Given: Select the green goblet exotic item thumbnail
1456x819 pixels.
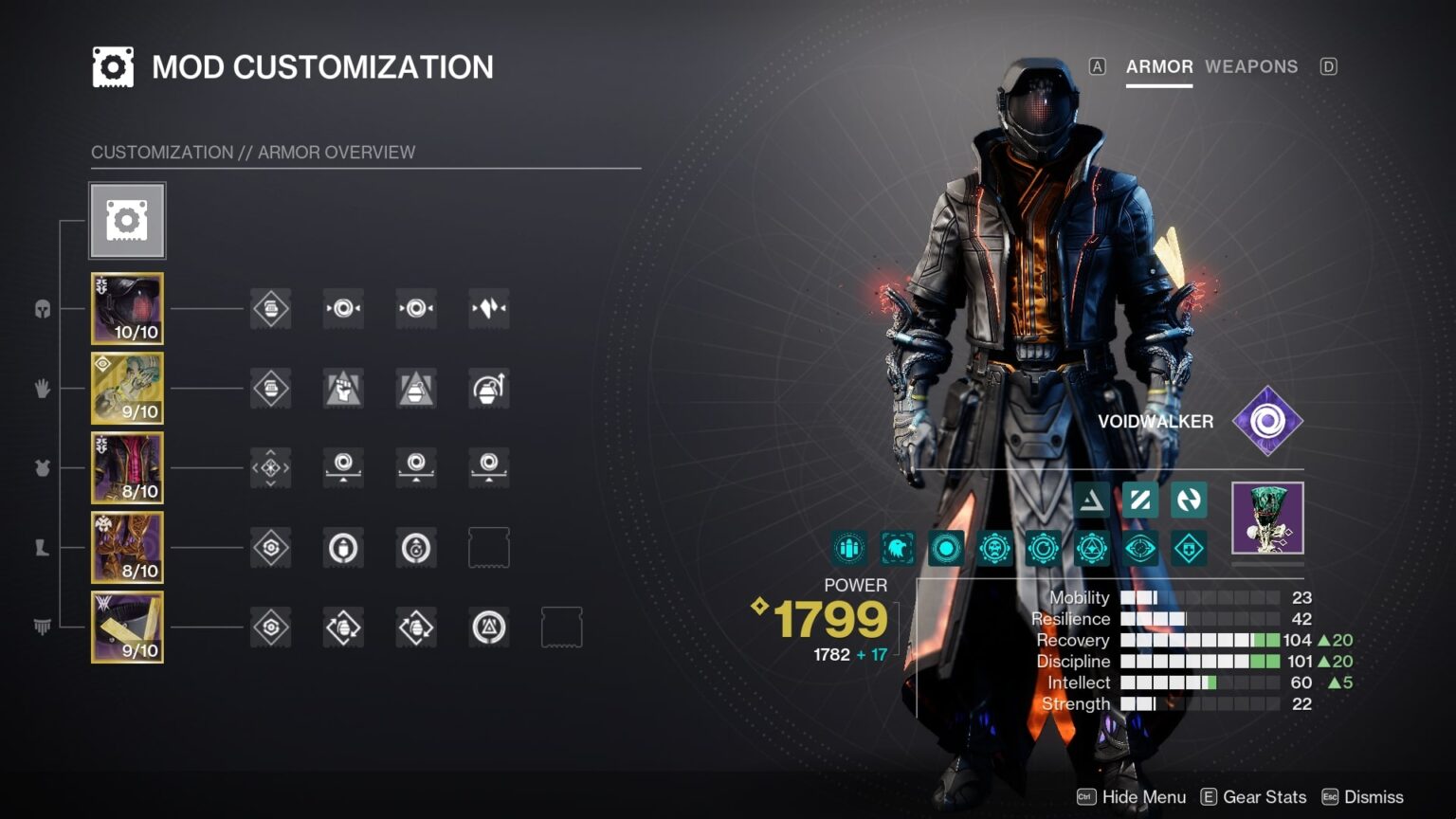Looking at the screenshot, I should click(x=1267, y=518).
